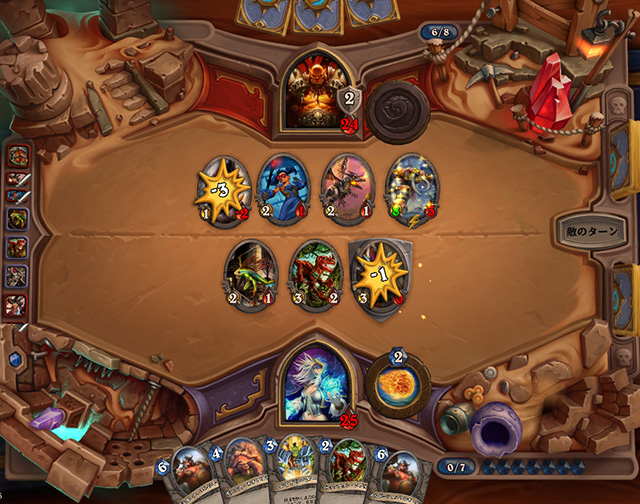This screenshot has height=504, width=640.
Task: Select your red raptor 3/2 minion
Action: (x=314, y=273)
